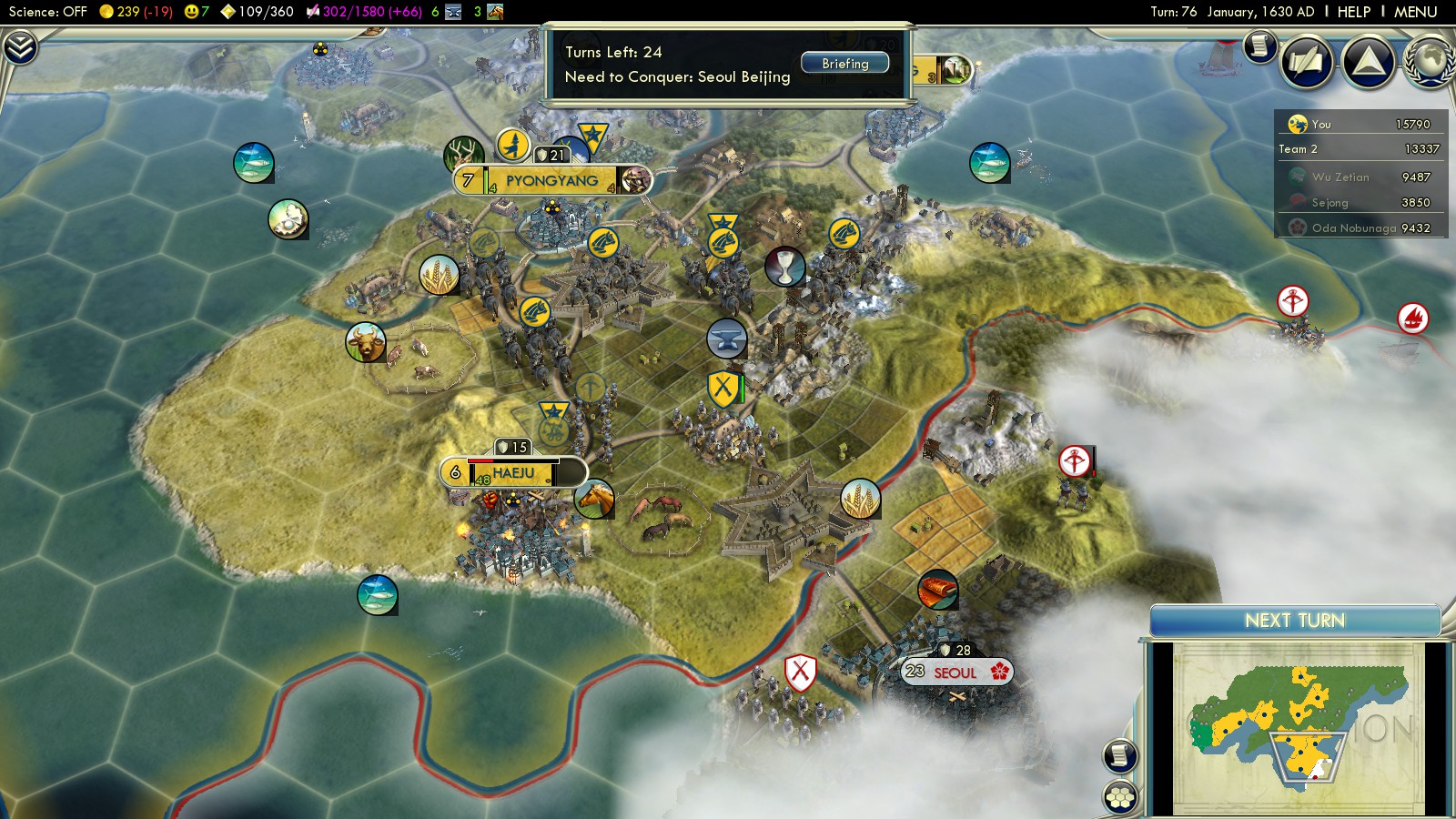The height and width of the screenshot is (819, 1456).
Task: Open the quill and scroll advisor panel
Action: point(1308,62)
